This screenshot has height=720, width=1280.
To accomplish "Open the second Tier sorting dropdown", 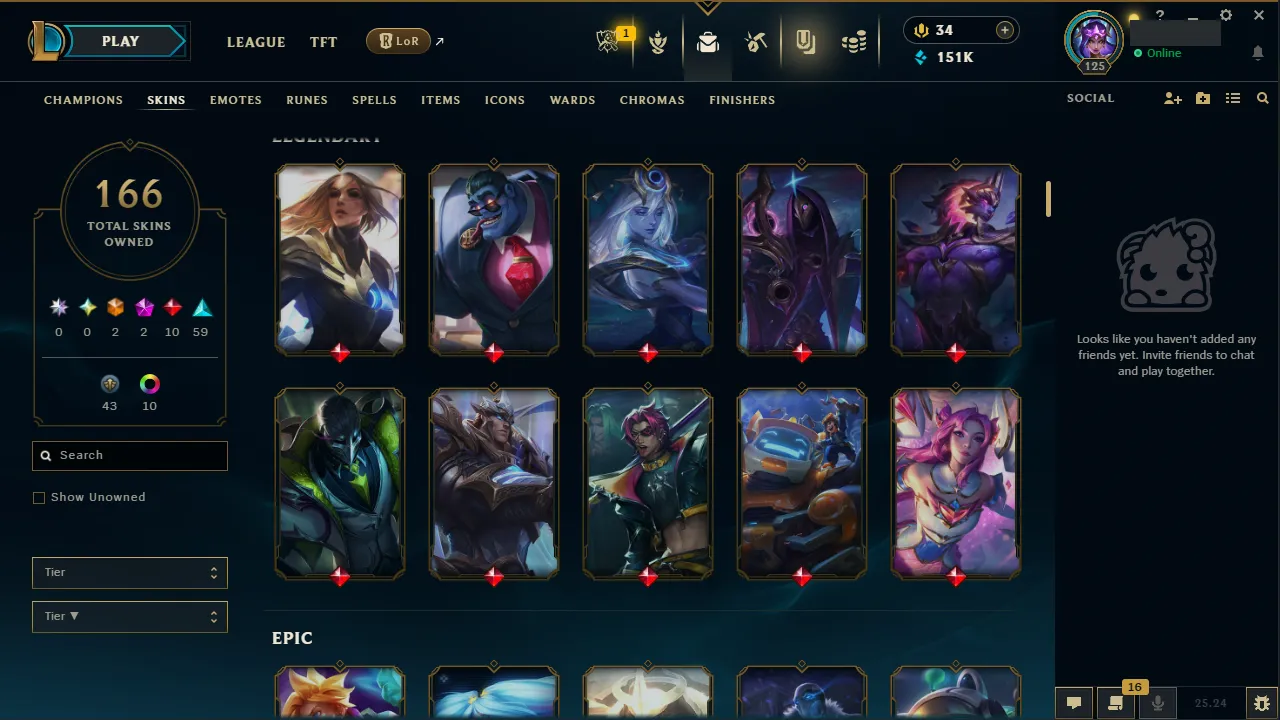I will [129, 616].
